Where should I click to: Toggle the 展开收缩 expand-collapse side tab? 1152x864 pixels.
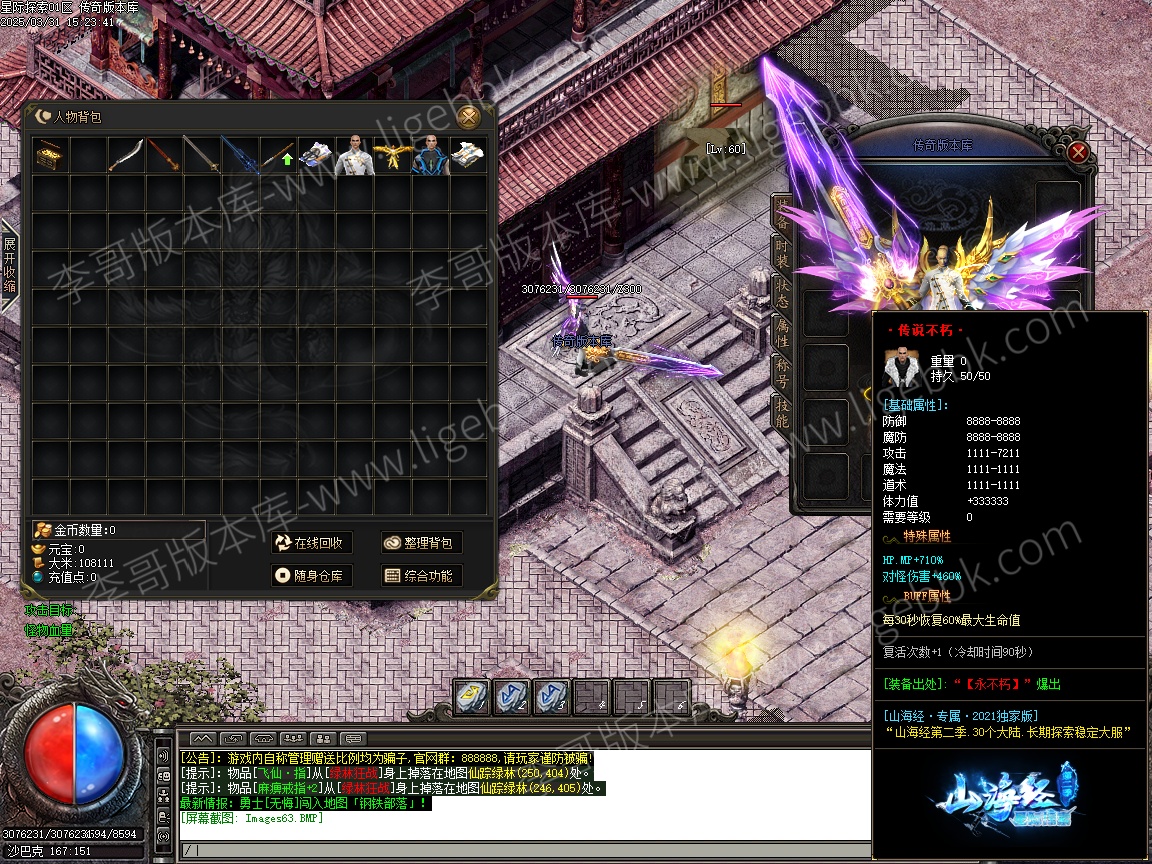pos(10,265)
